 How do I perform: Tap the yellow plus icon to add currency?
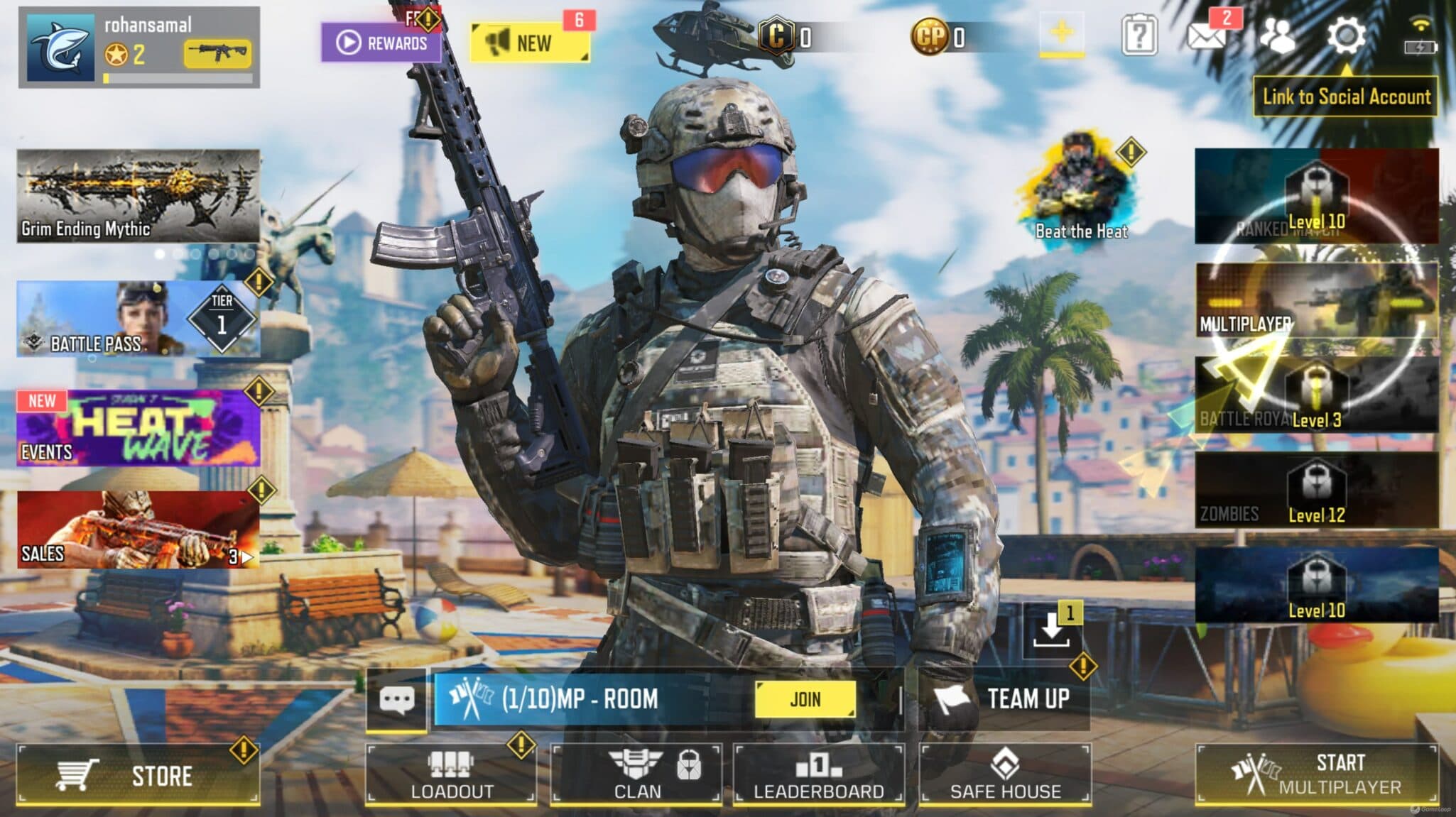coord(1062,31)
